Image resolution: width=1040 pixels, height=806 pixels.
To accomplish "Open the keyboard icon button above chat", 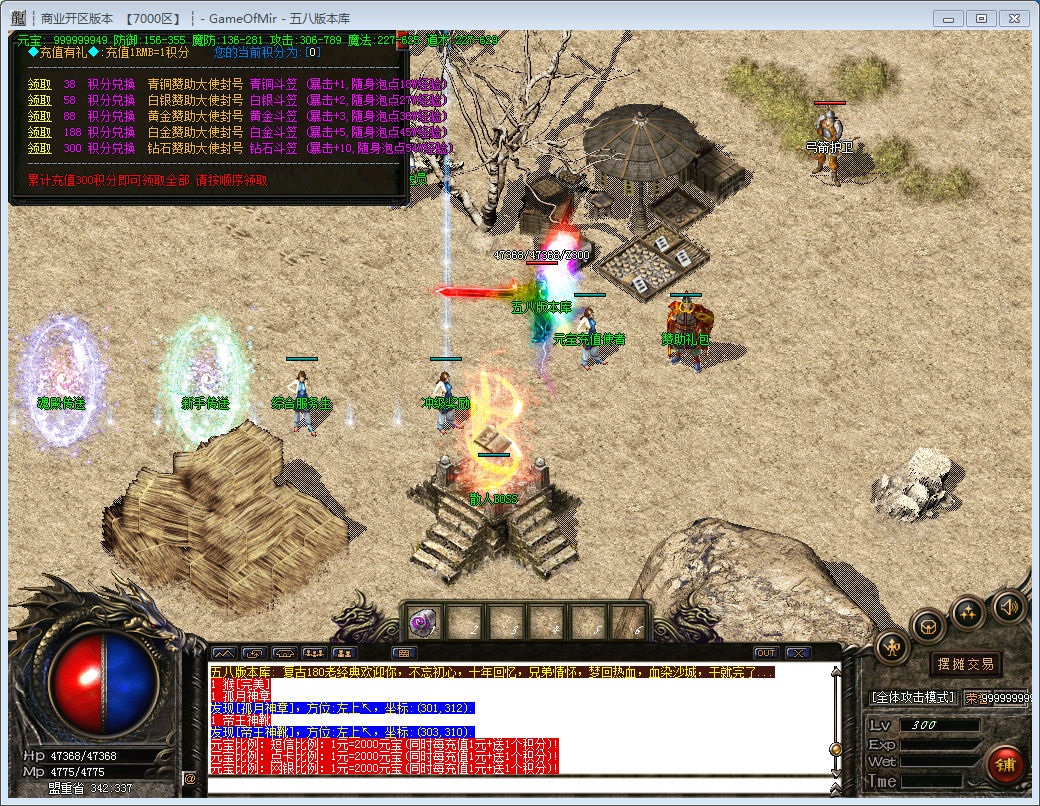I will click(x=403, y=653).
